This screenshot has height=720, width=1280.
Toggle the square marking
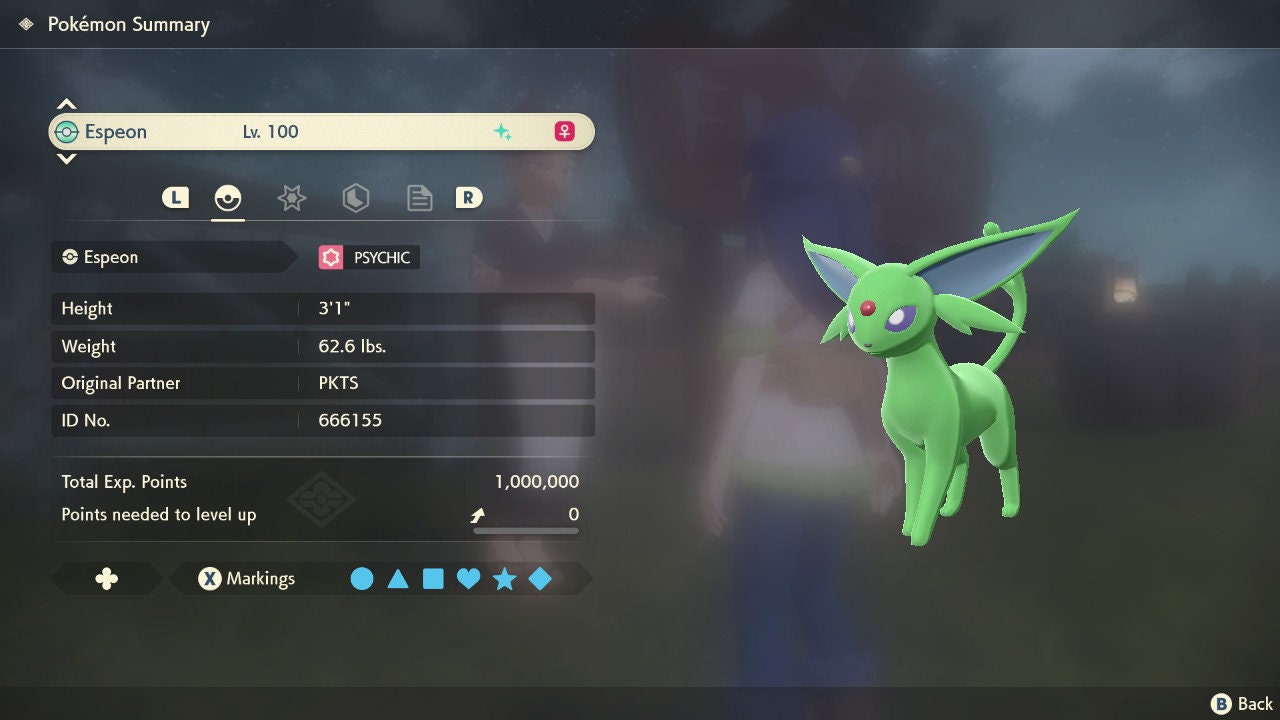click(433, 579)
